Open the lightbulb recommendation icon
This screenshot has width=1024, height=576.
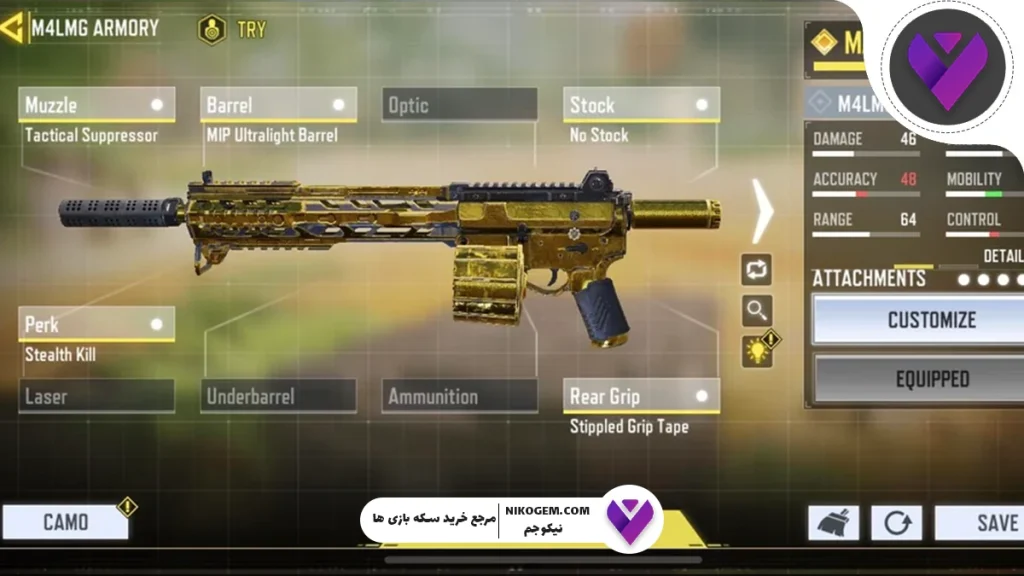pyautogui.click(x=757, y=350)
